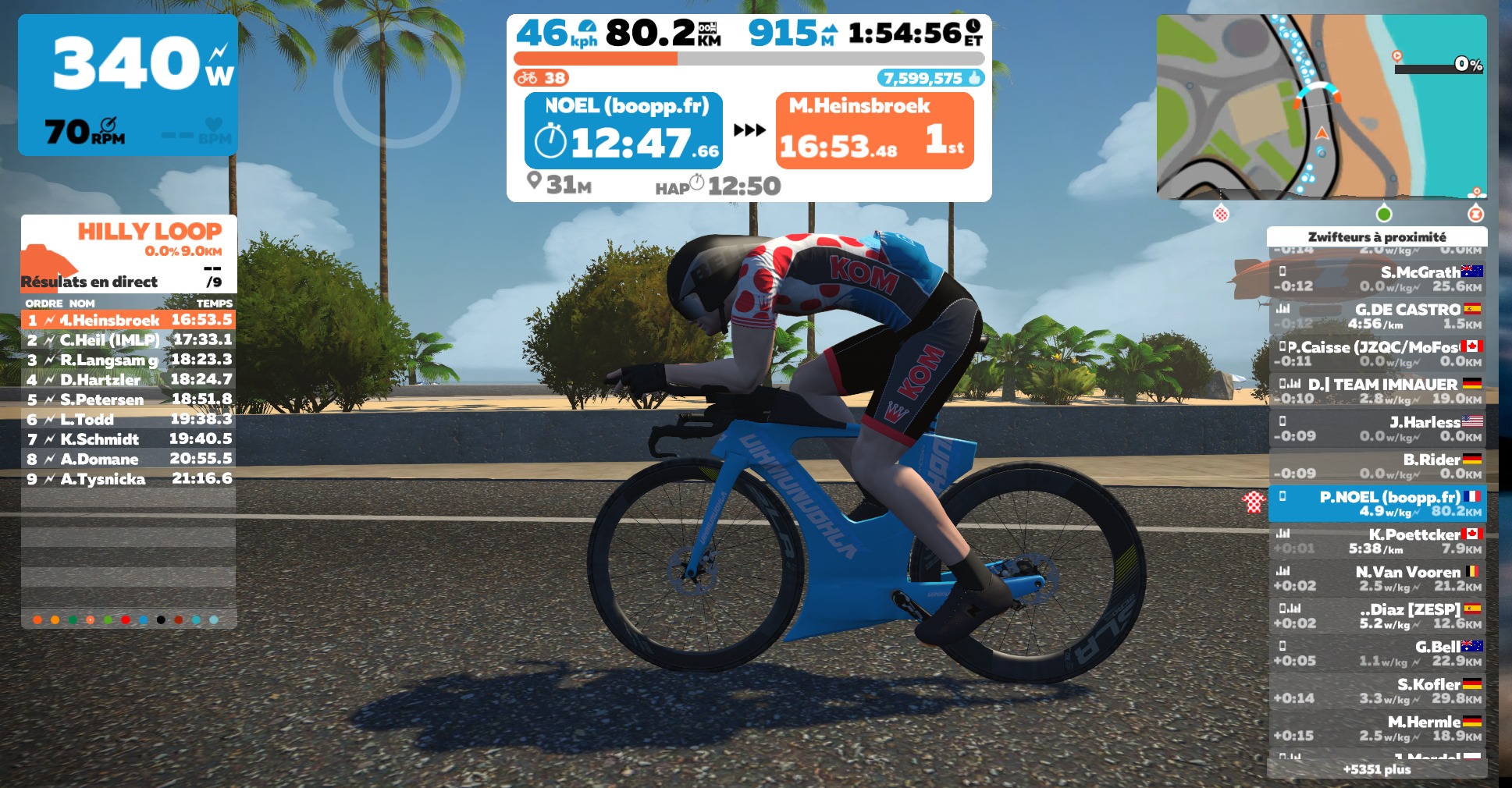Image resolution: width=1512 pixels, height=788 pixels.
Task: Select A.Tysnicka in live results
Action: pyautogui.click(x=129, y=479)
